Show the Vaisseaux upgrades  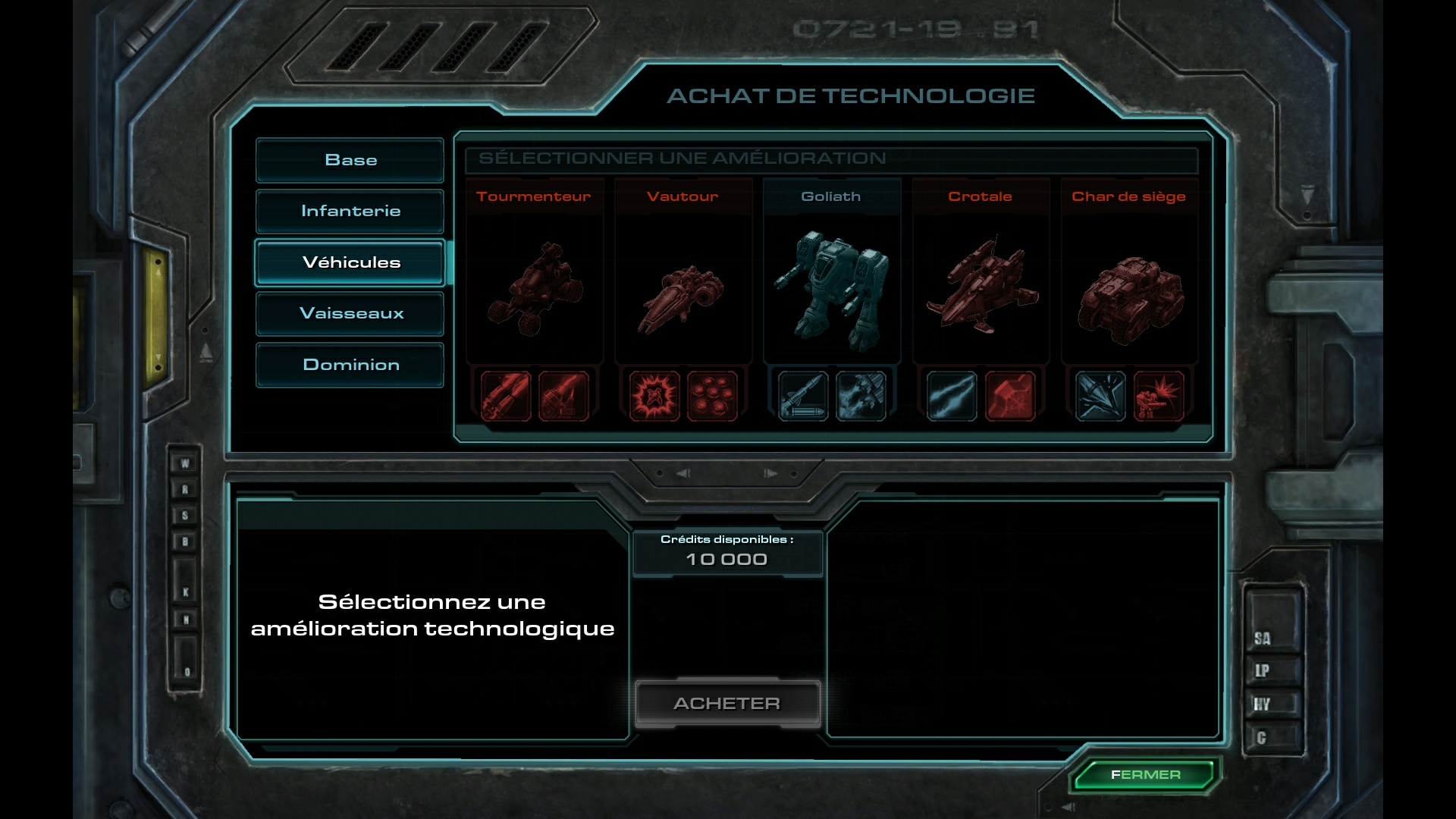350,313
